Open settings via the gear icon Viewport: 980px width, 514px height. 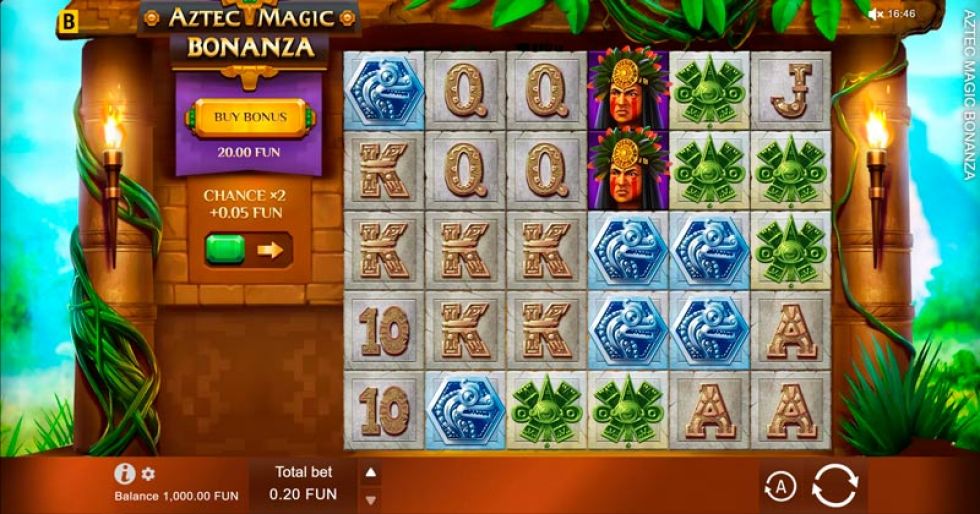click(x=148, y=474)
